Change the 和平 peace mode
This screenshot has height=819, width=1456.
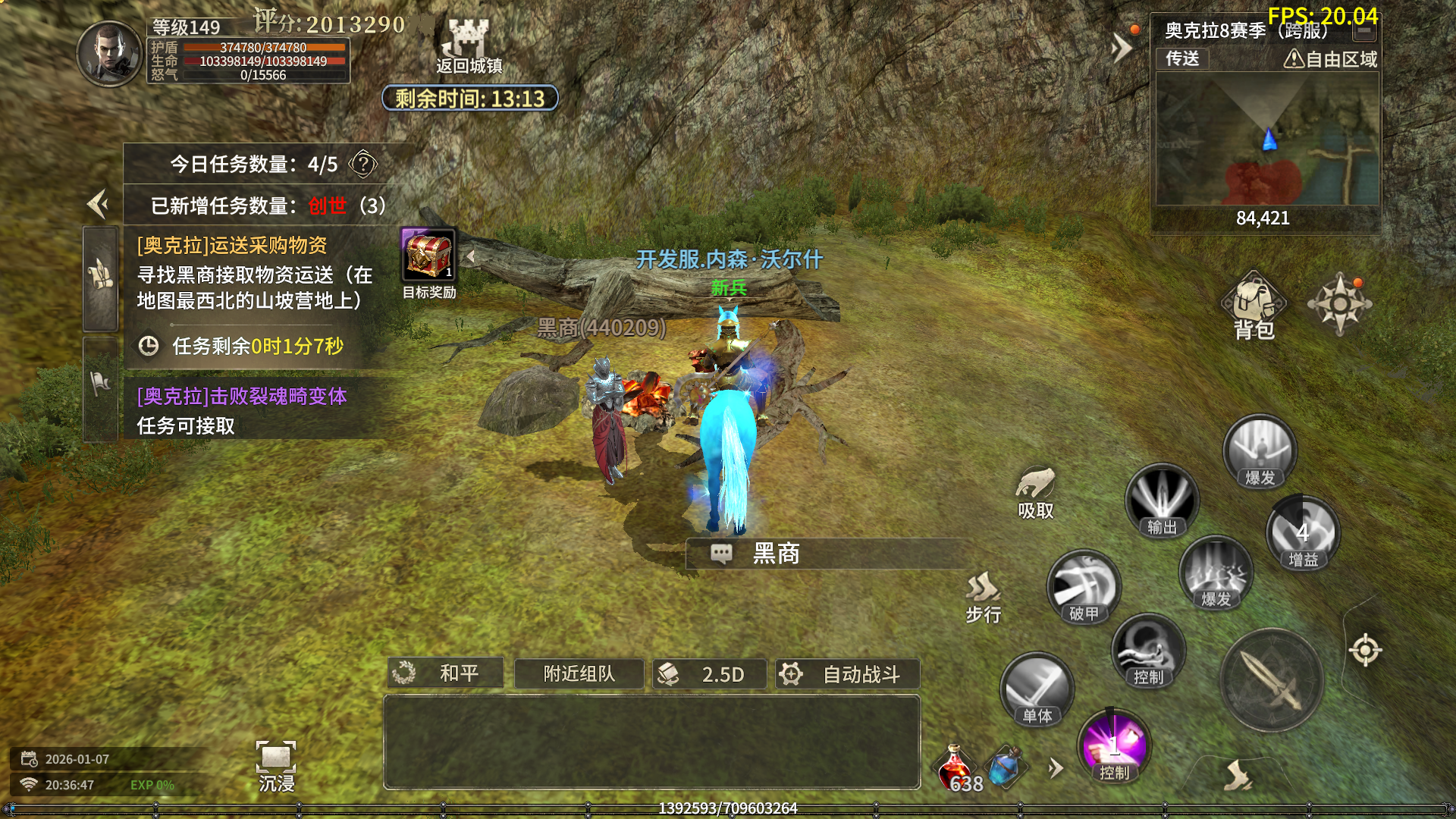click(x=445, y=673)
